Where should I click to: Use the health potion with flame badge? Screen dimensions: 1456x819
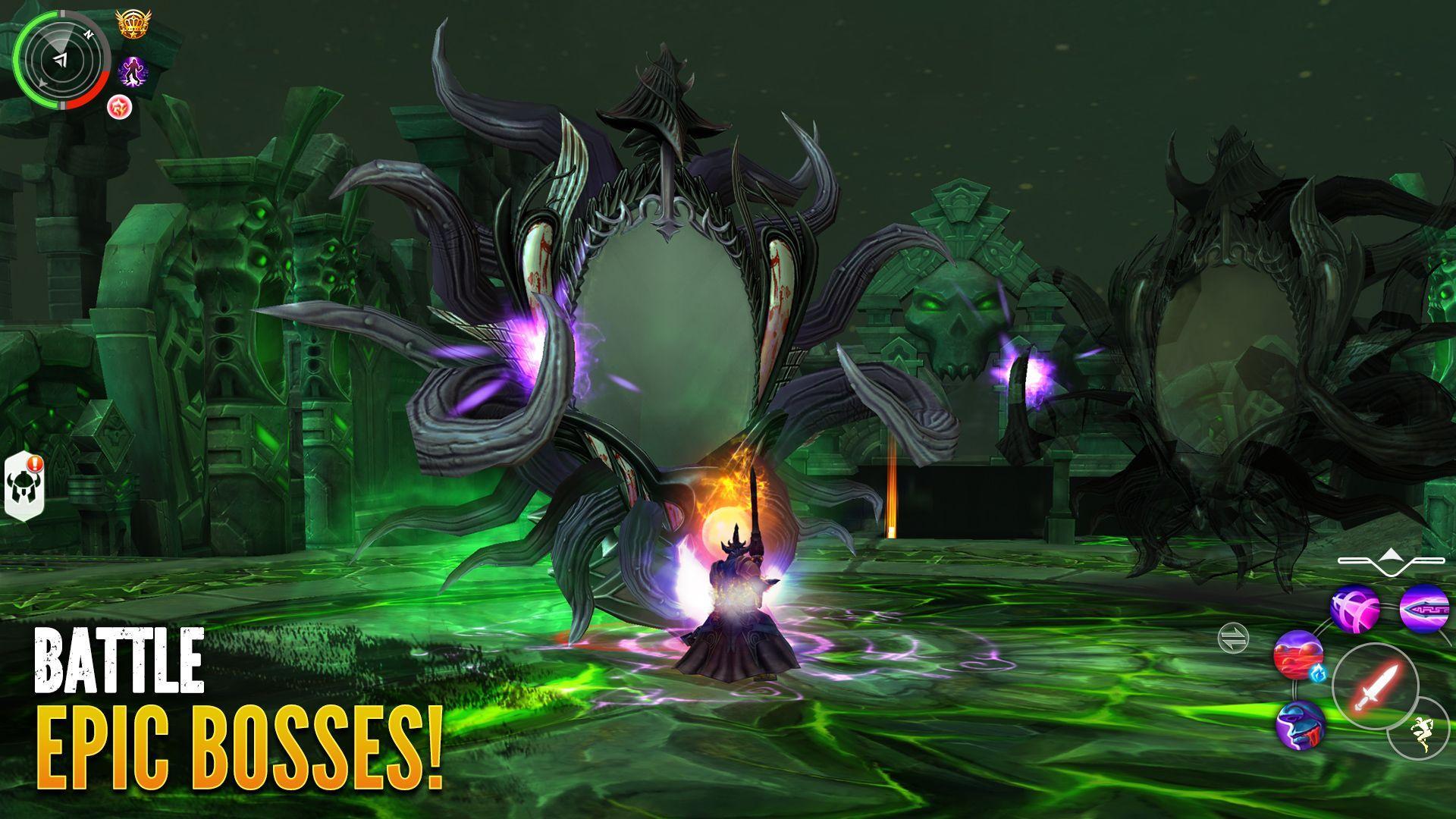coord(1299,657)
